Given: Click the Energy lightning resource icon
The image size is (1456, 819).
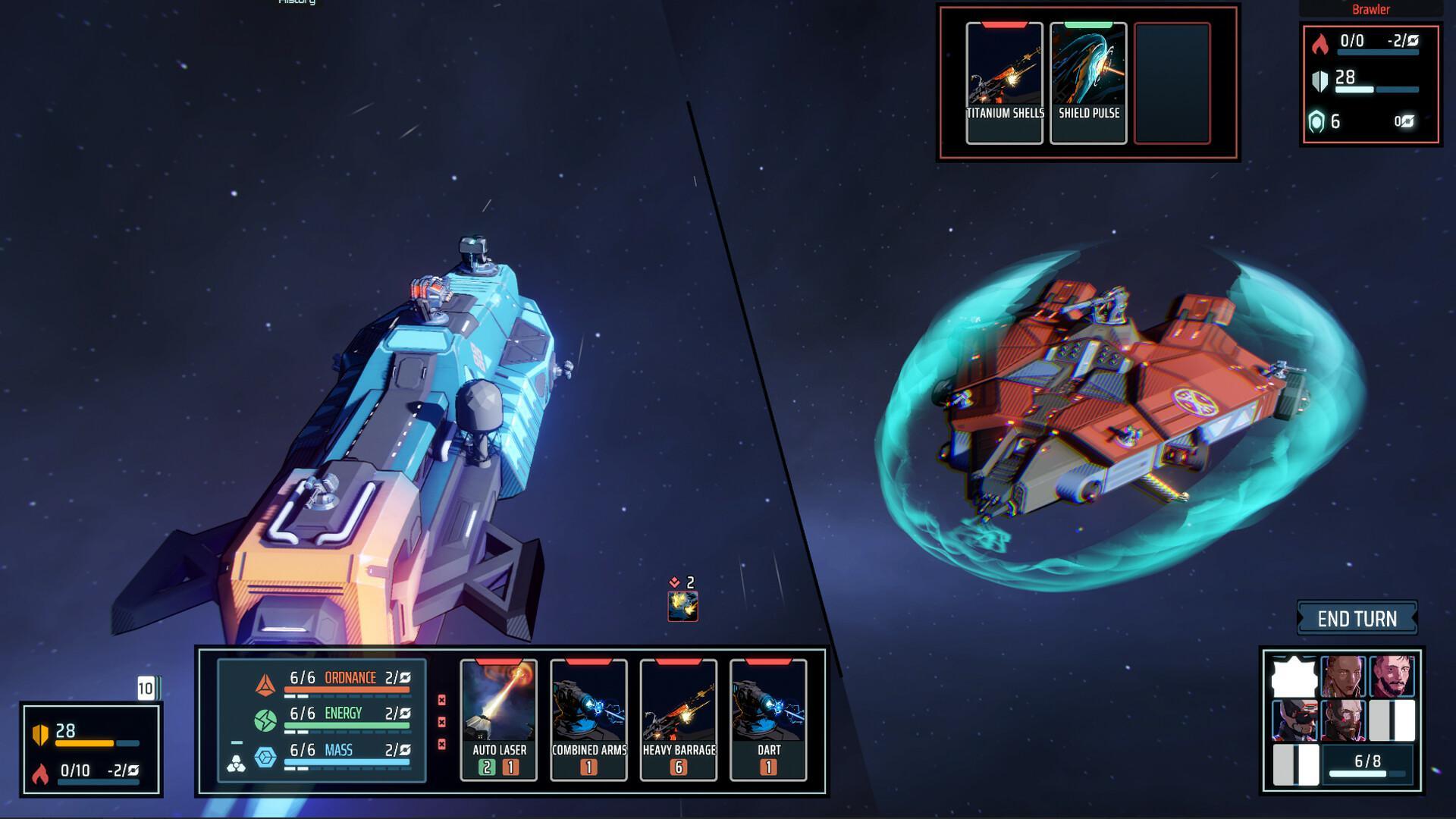Looking at the screenshot, I should click(265, 720).
